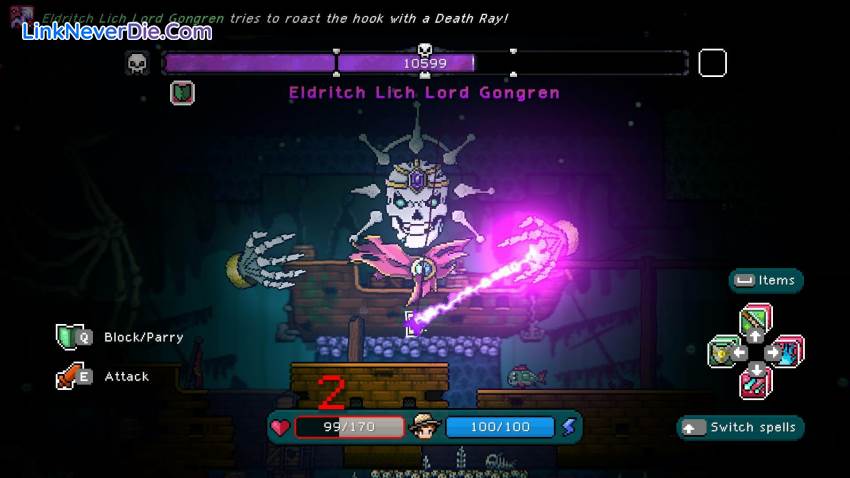Inspect the boss status effect icon
The image size is (850, 478).
pyautogui.click(x=182, y=93)
